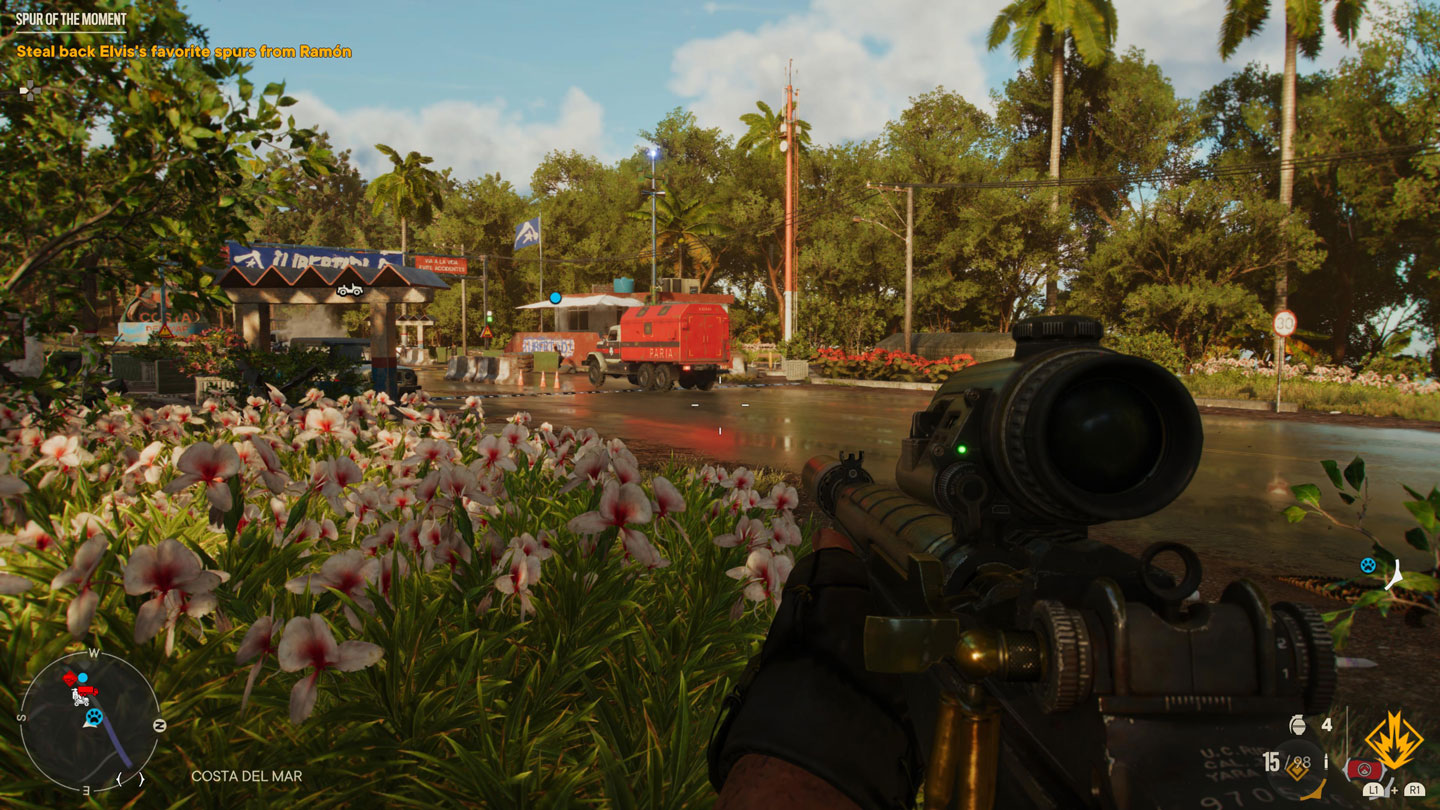This screenshot has height=810, width=1440.
Task: Click the red Supremo backpack icon
Action: point(1364,770)
